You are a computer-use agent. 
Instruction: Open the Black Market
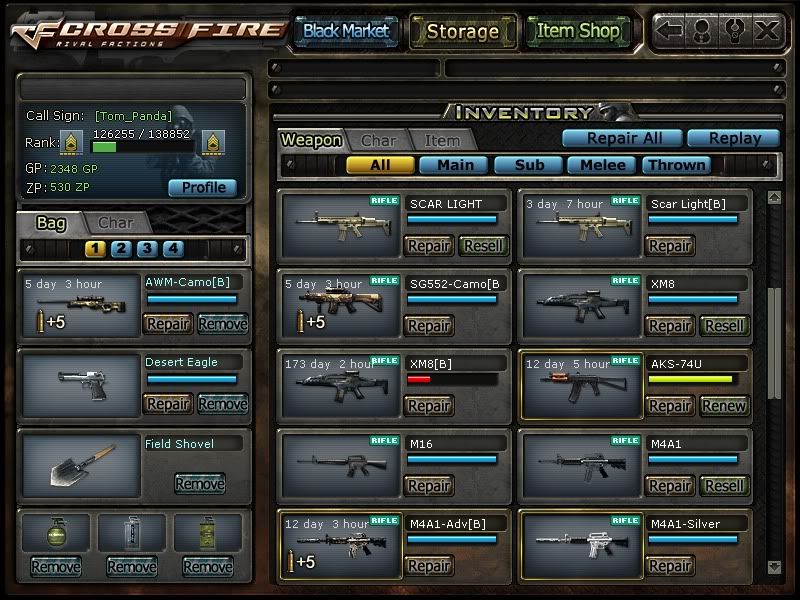click(x=346, y=31)
